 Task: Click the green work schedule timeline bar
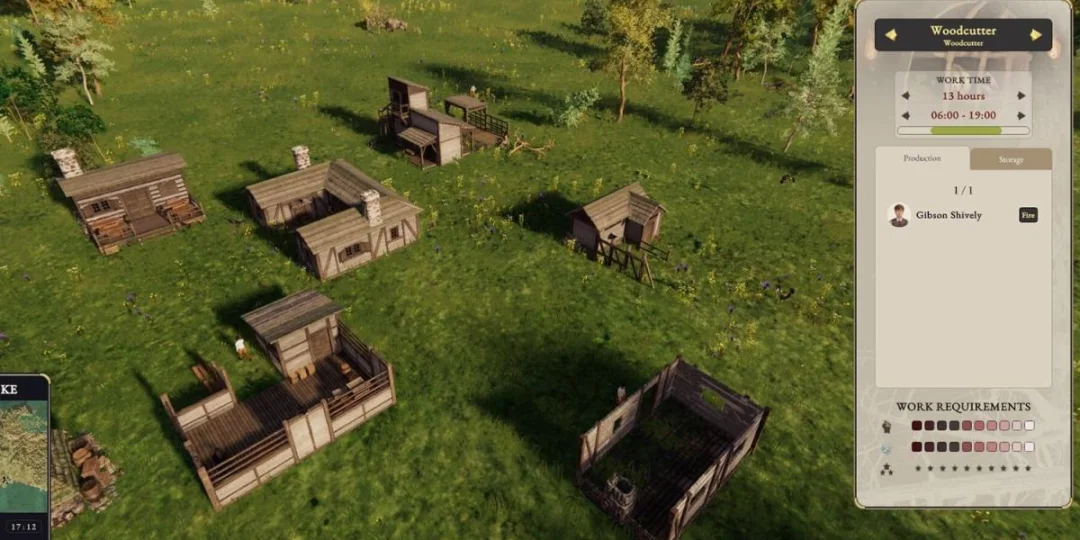964,130
